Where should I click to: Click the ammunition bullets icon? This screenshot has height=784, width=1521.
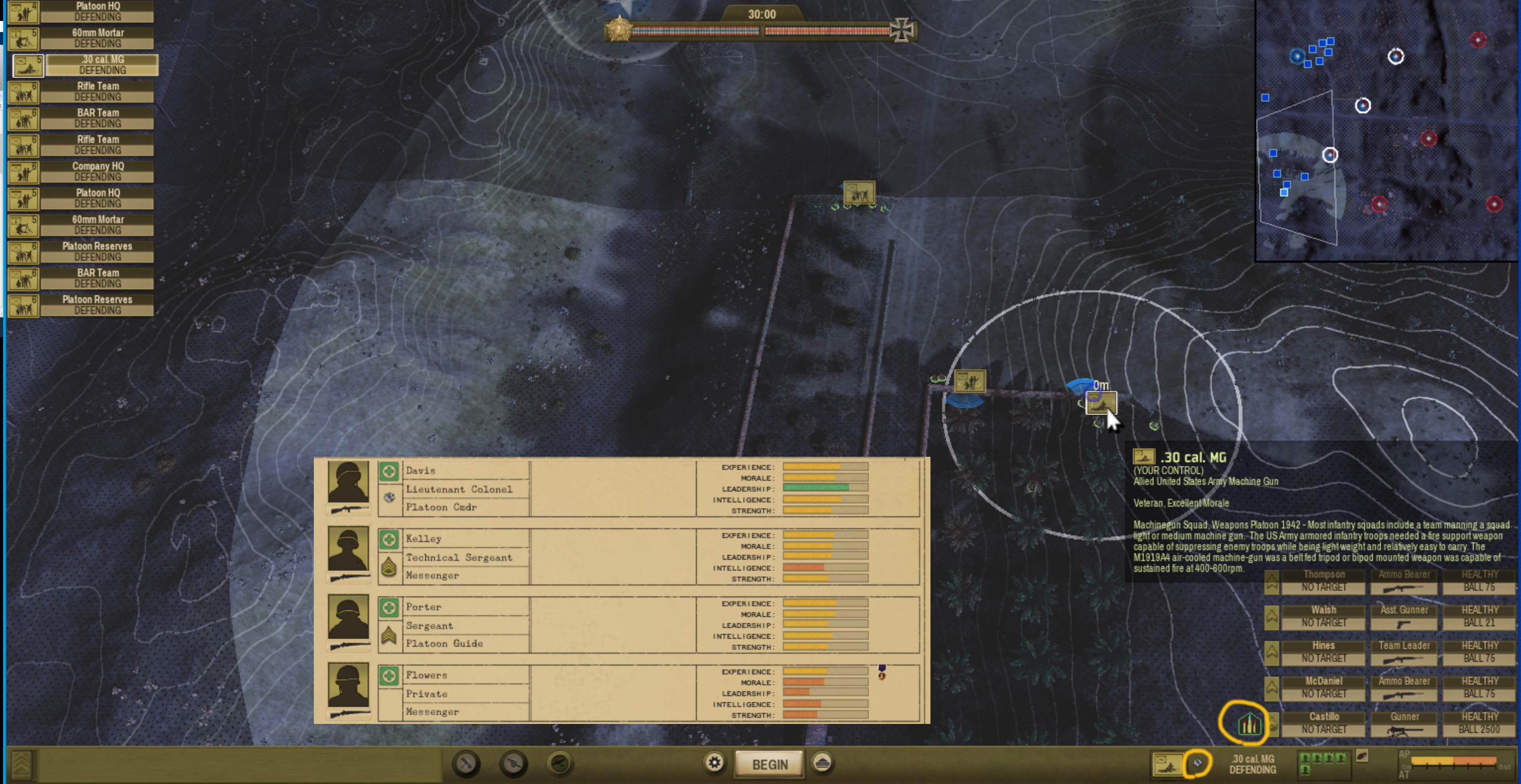point(1248,724)
